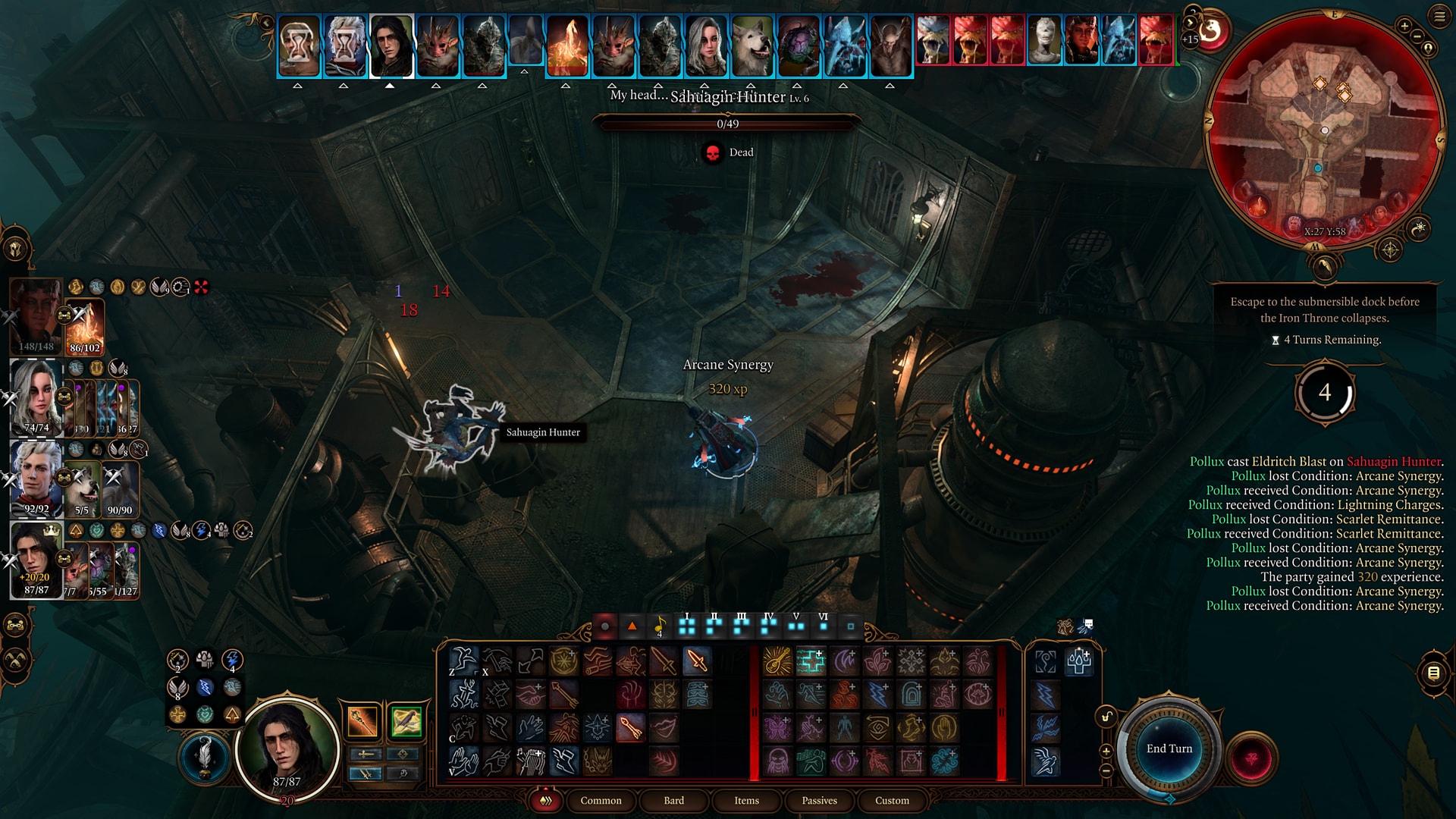End the current turn
The height and width of the screenshot is (819, 1456).
[x=1169, y=748]
